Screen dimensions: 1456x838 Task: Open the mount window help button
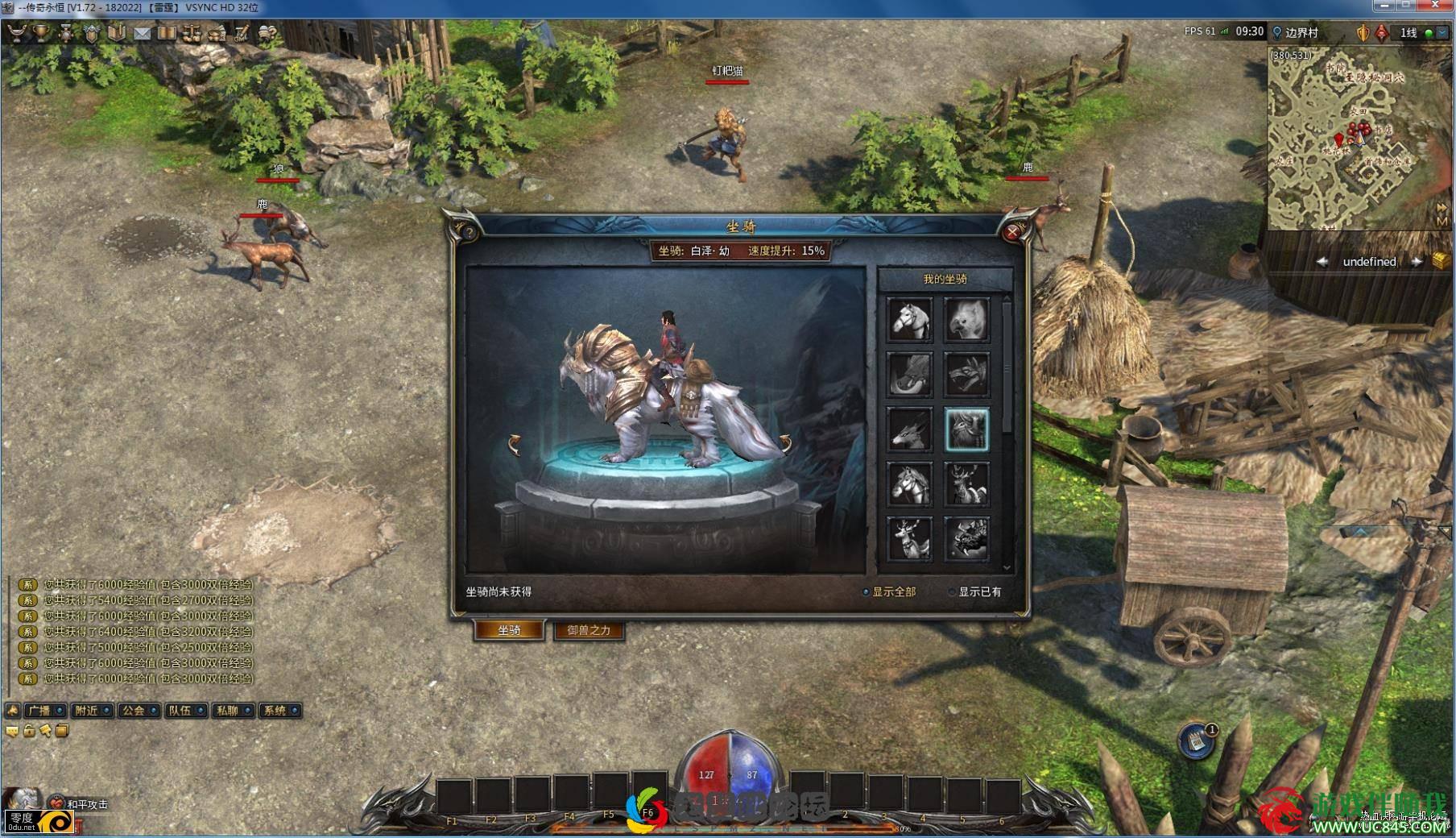click(469, 232)
